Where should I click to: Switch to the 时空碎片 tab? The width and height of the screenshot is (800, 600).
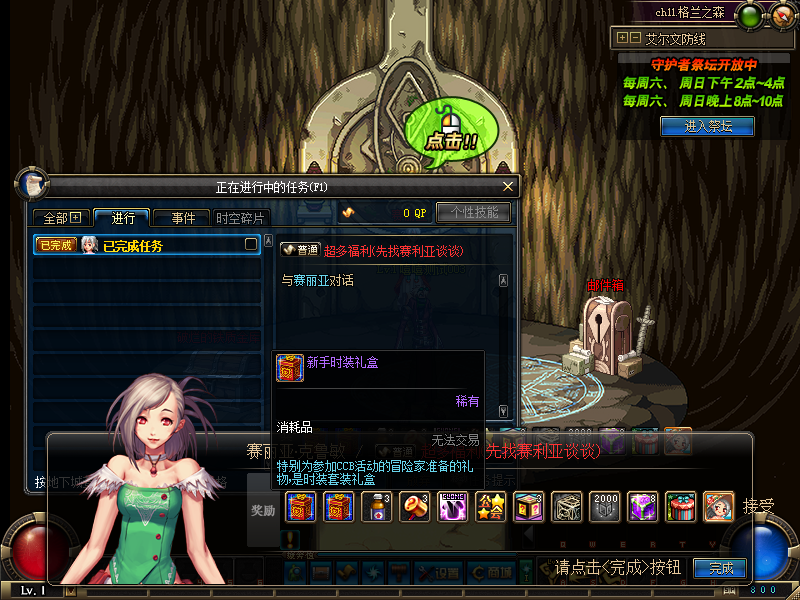point(241,218)
